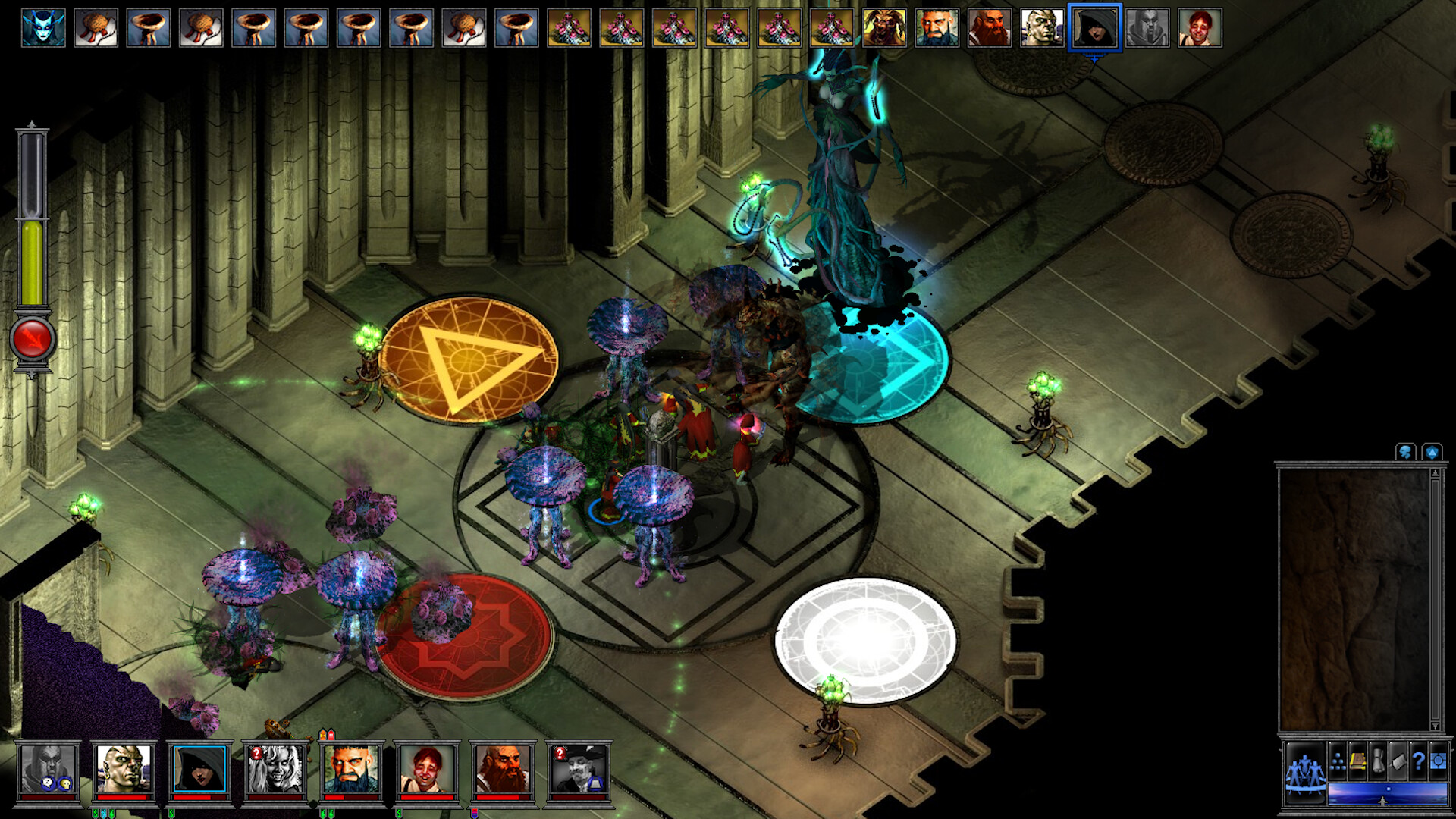Click the skull status icon on the gray portrait
The height and width of the screenshot is (819, 1456).
pos(65,783)
